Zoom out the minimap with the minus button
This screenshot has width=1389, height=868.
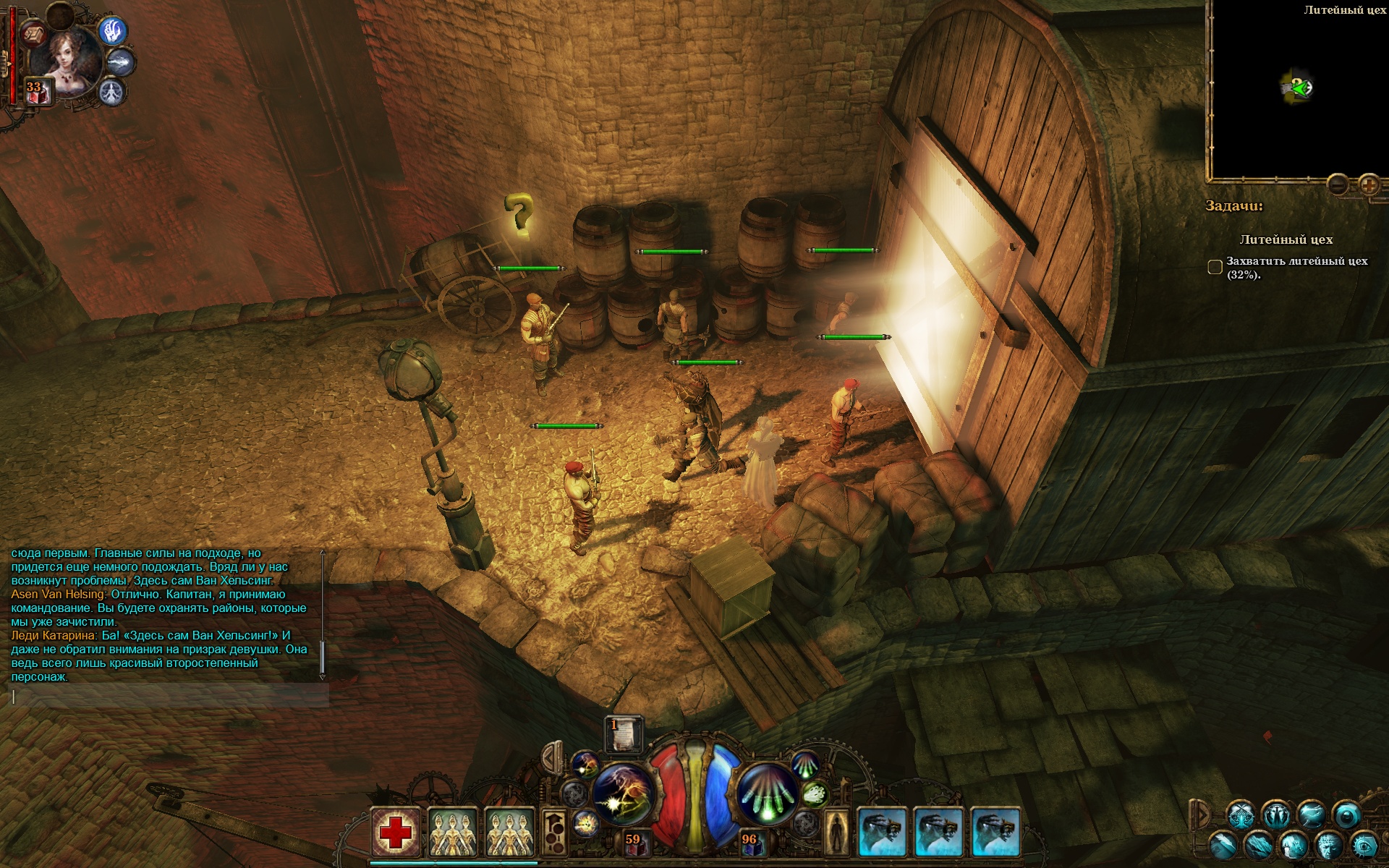(1338, 185)
